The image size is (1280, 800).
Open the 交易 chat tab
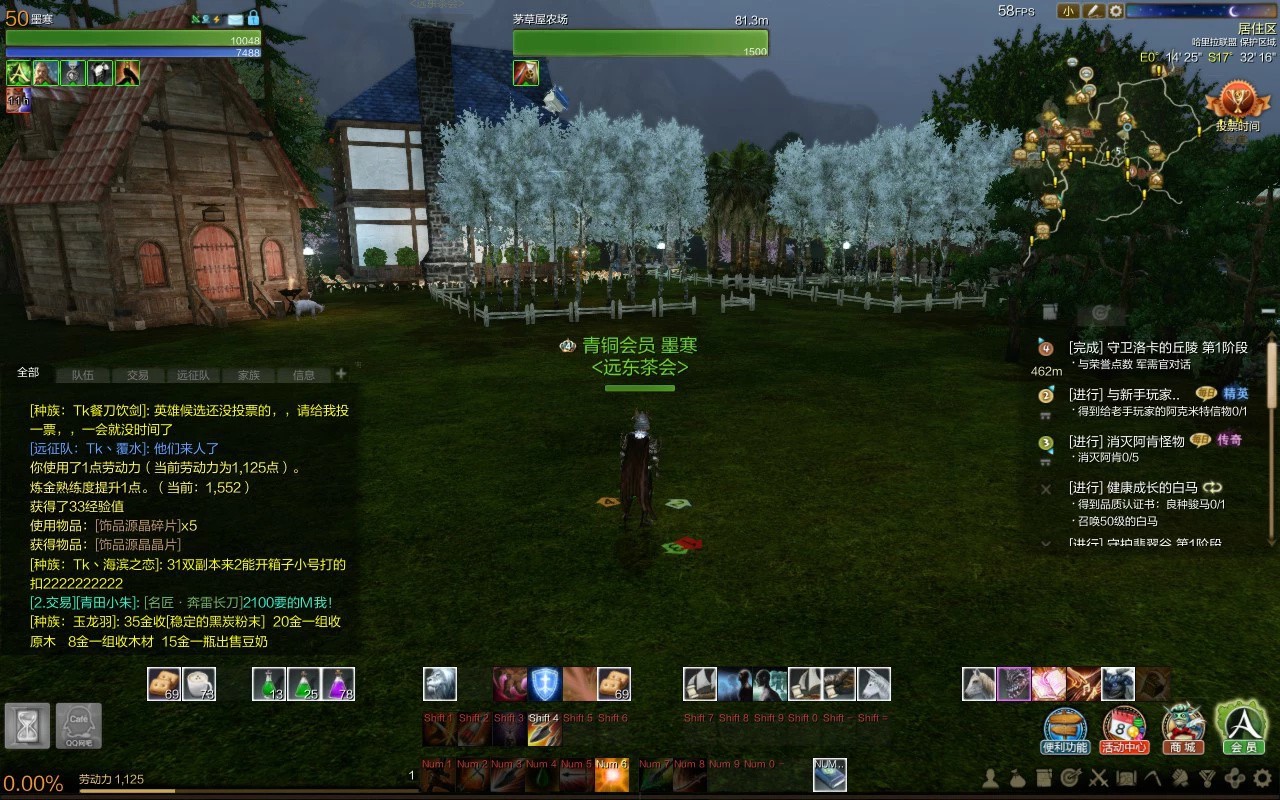click(x=138, y=375)
